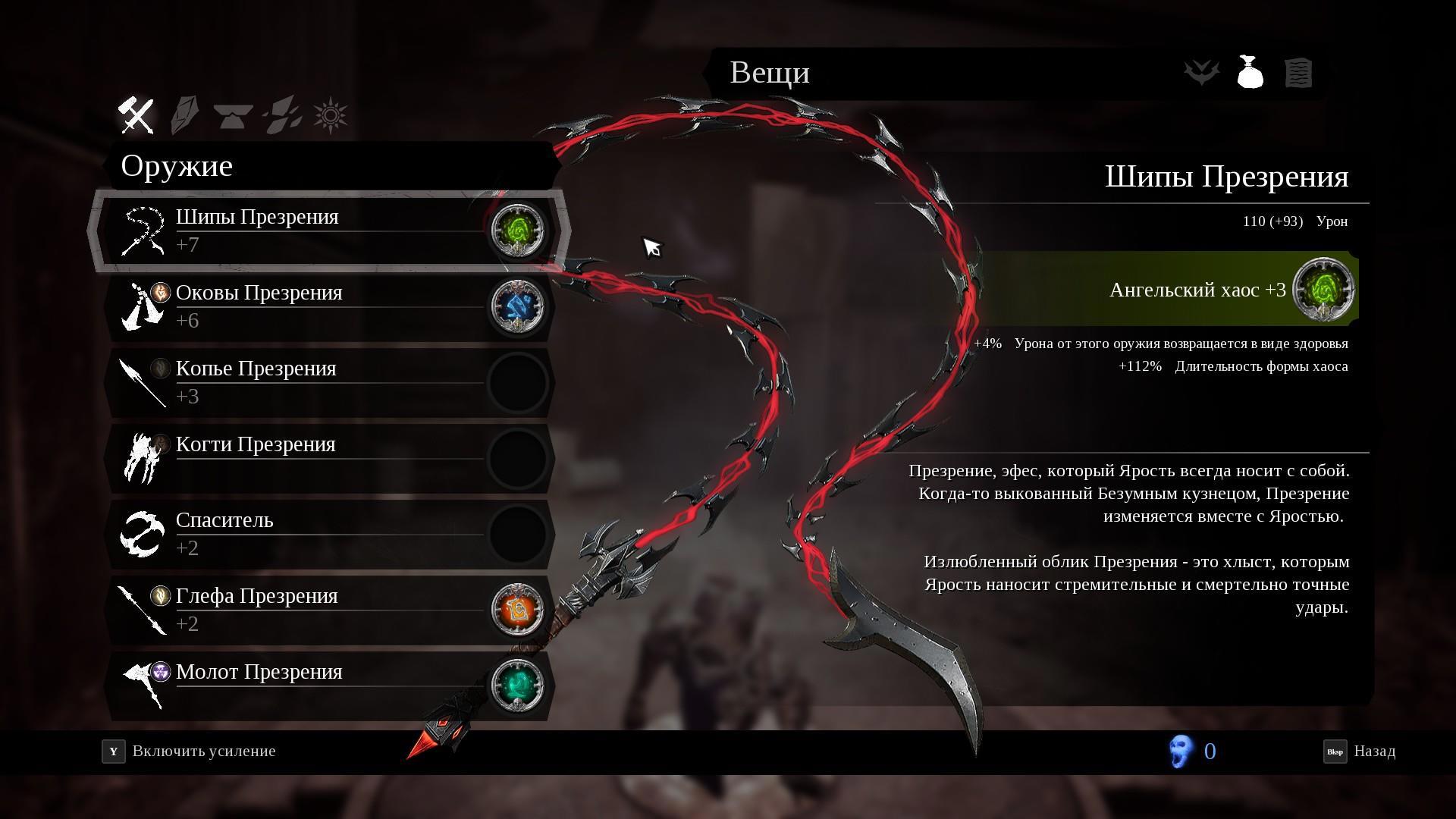
Task: Switch to the scroll journal tab
Action: pos(1298,73)
